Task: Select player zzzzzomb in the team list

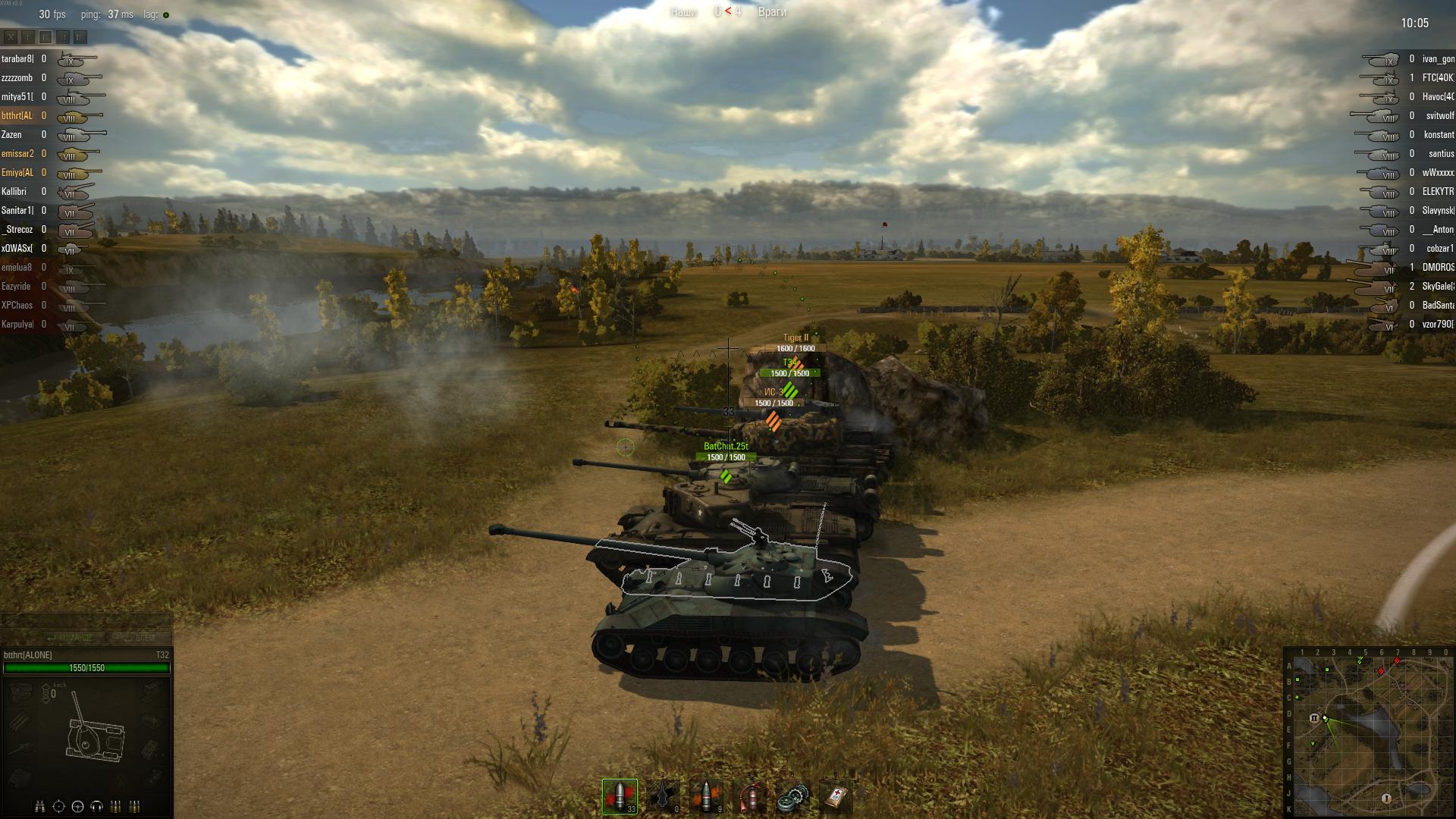Action: pos(17,77)
